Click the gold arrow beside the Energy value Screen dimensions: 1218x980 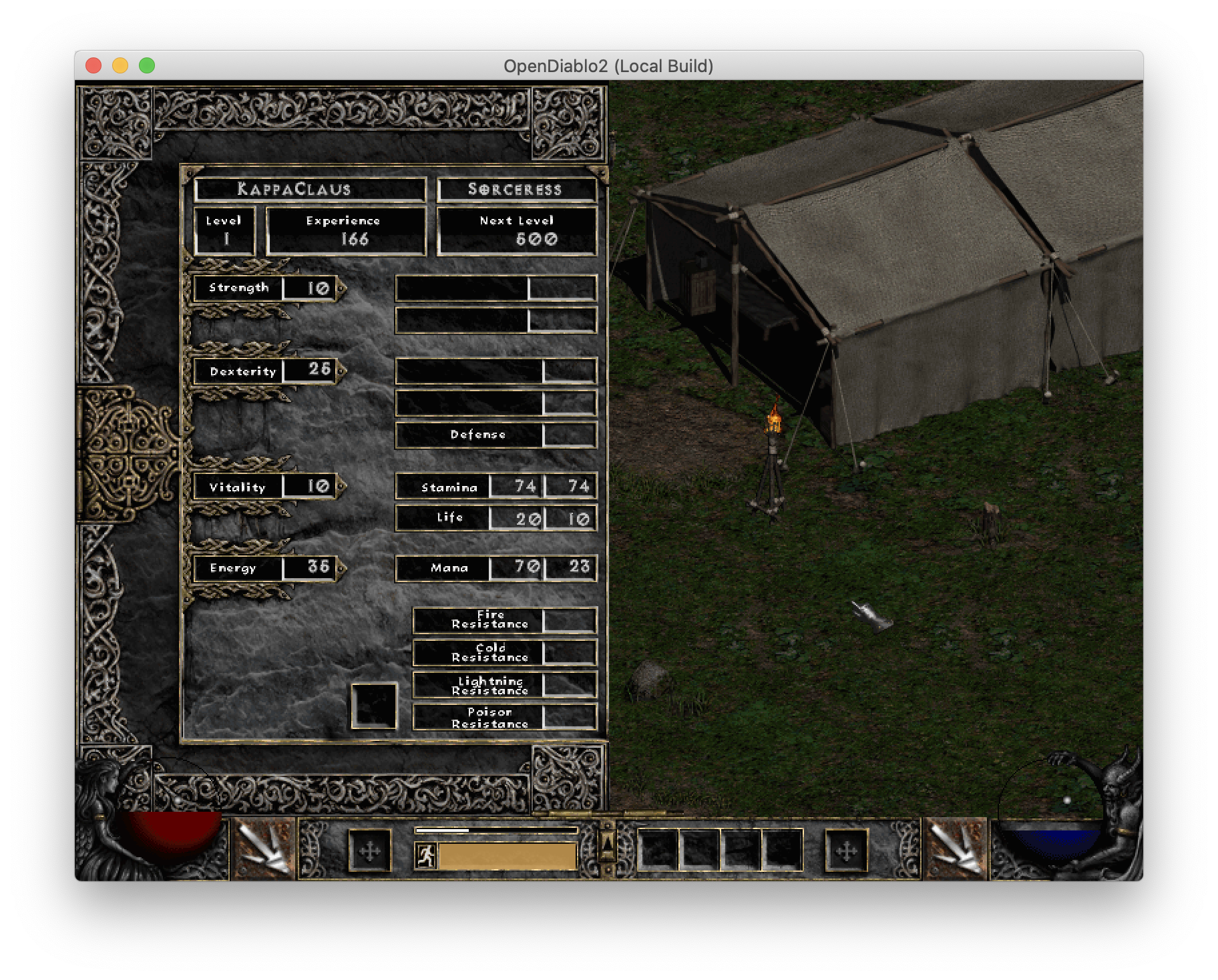pos(341,568)
